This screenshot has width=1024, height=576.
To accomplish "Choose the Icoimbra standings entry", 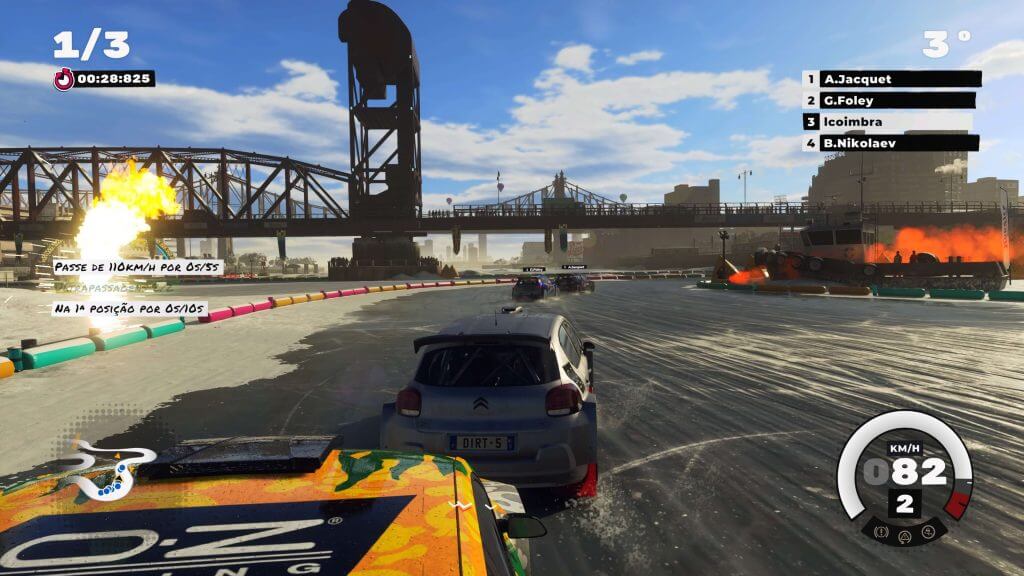I will tap(890, 122).
